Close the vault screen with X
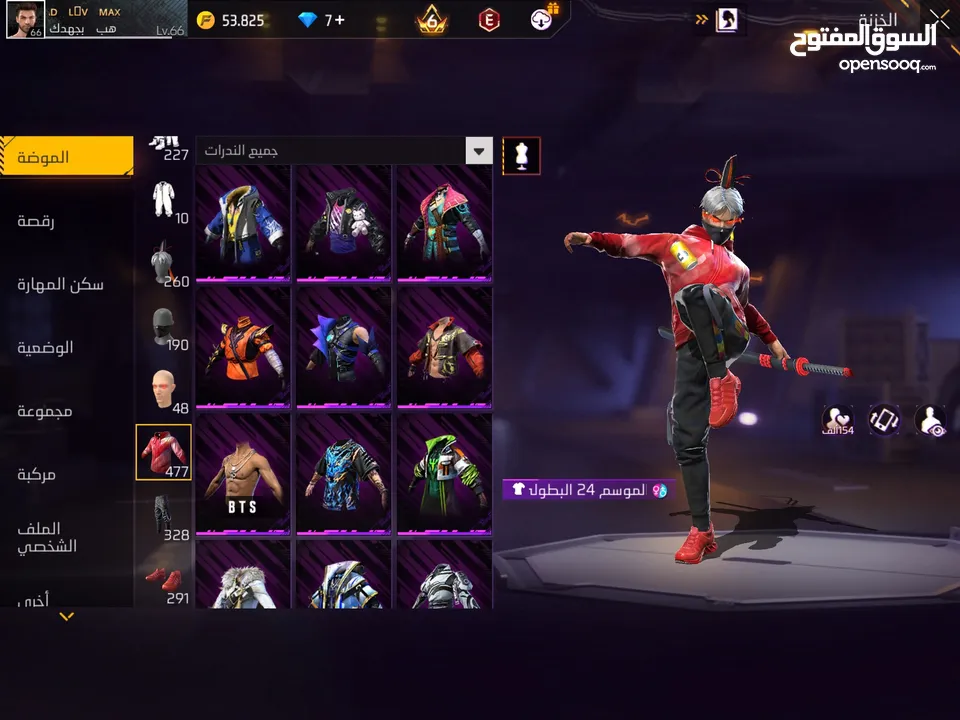The image size is (960, 720). pyautogui.click(x=939, y=17)
